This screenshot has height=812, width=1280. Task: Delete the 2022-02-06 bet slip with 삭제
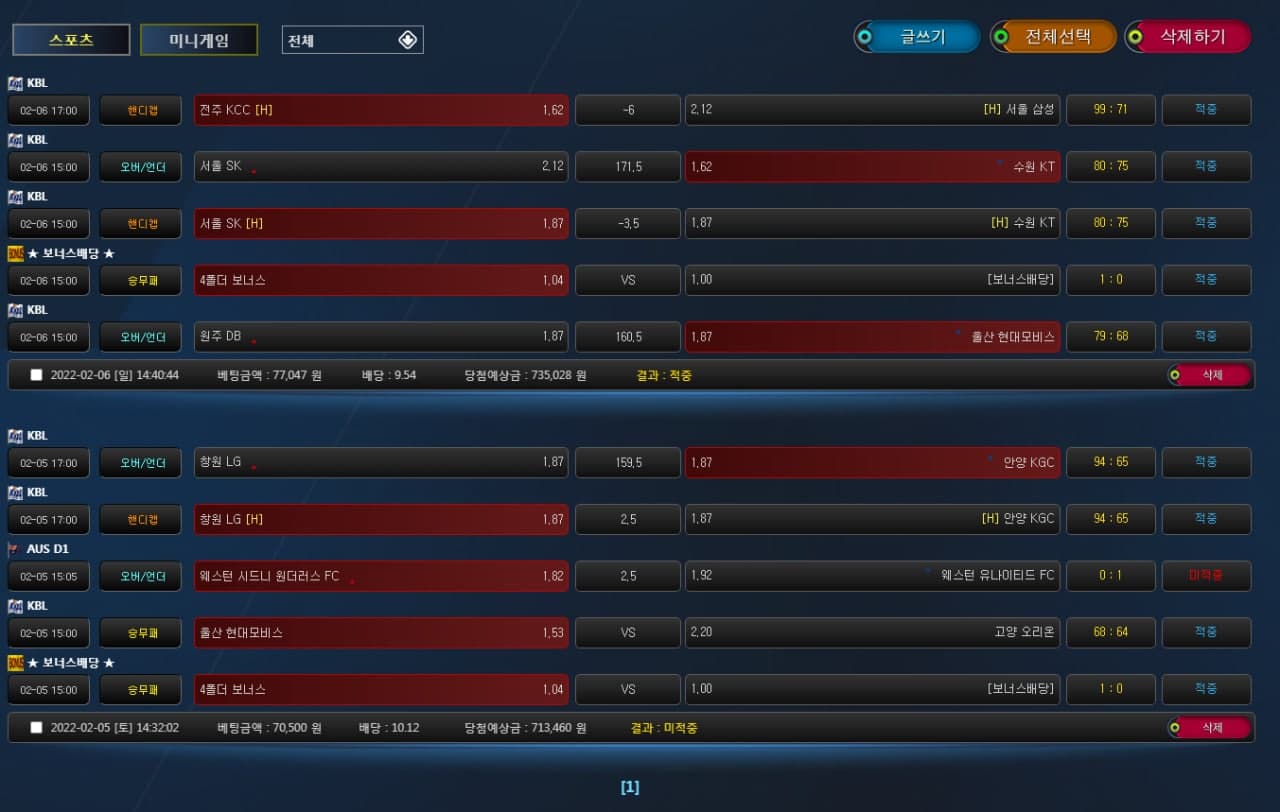[x=1210, y=375]
